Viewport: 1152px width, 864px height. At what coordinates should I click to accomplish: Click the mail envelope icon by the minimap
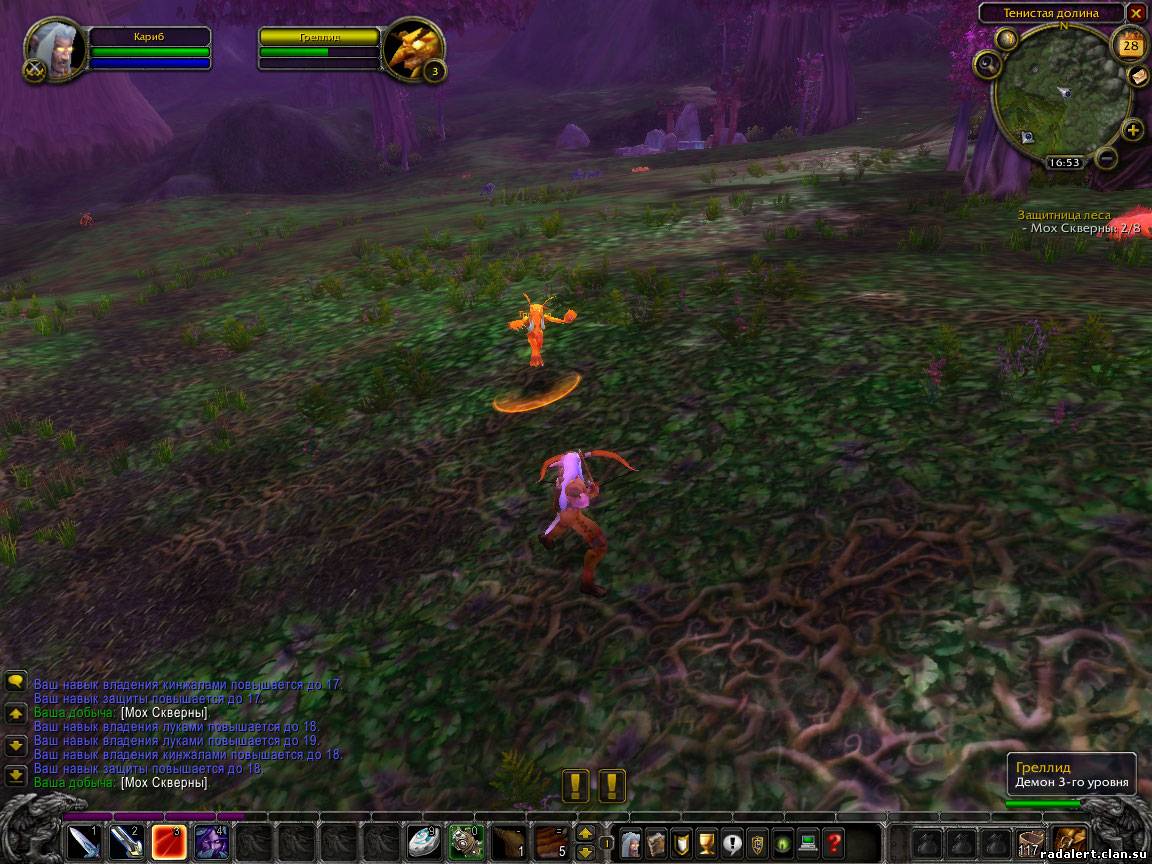point(1139,76)
